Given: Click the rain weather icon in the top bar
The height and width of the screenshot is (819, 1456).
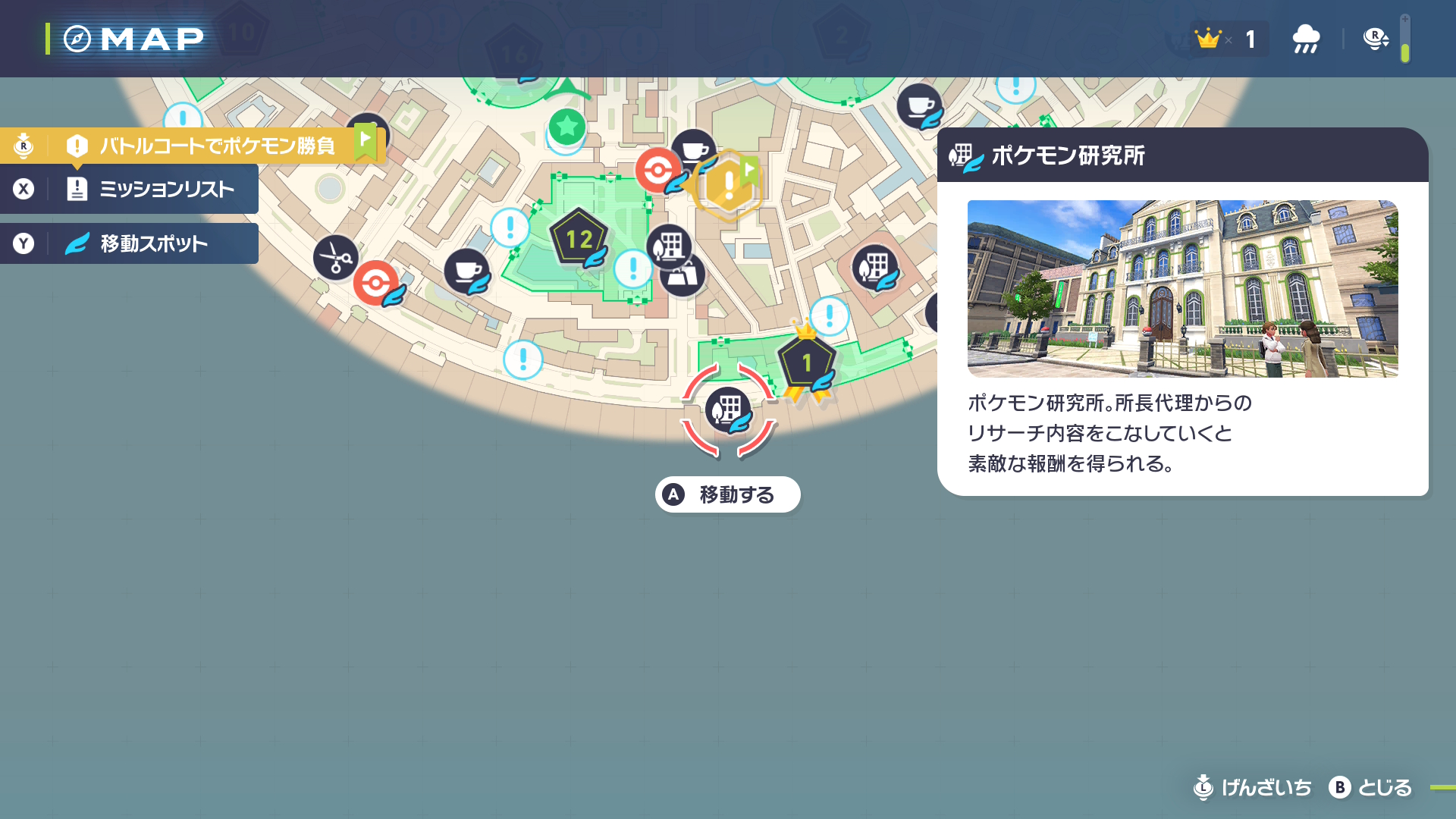Looking at the screenshot, I should 1305,38.
